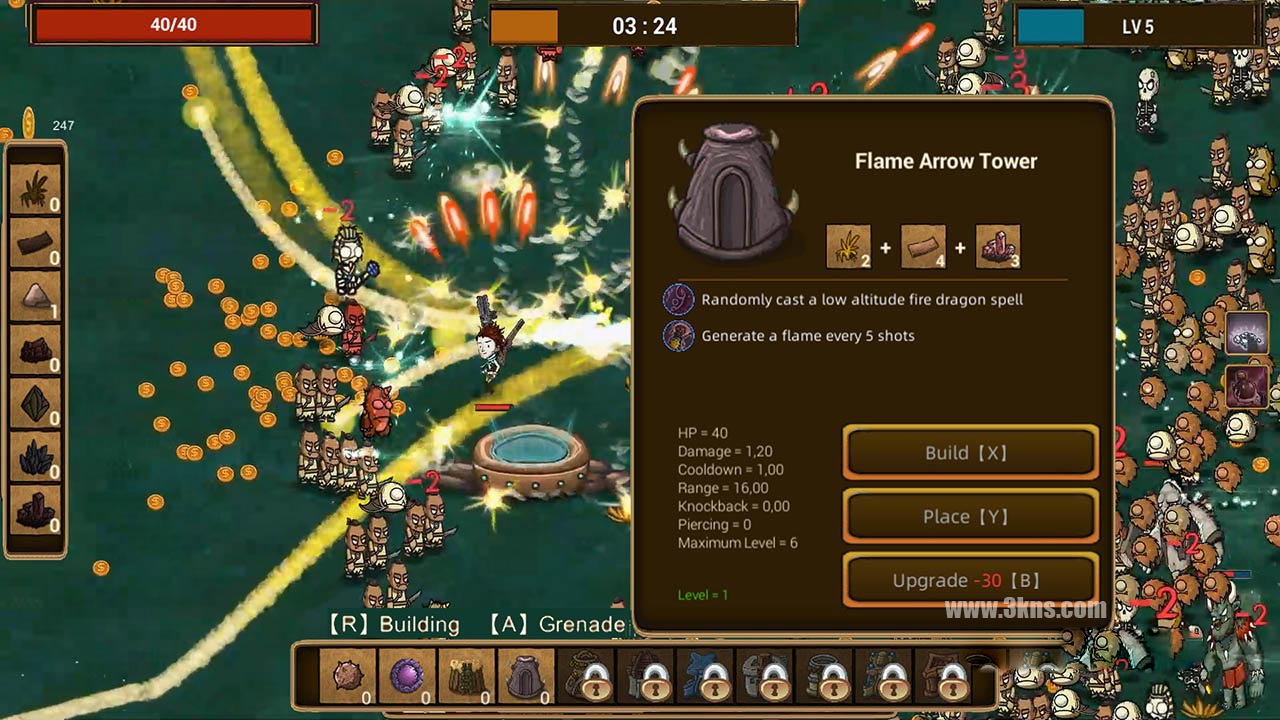Pick the wooden spiked tower hotbar slot
Screen dimensions: 1280x720
coord(467,677)
